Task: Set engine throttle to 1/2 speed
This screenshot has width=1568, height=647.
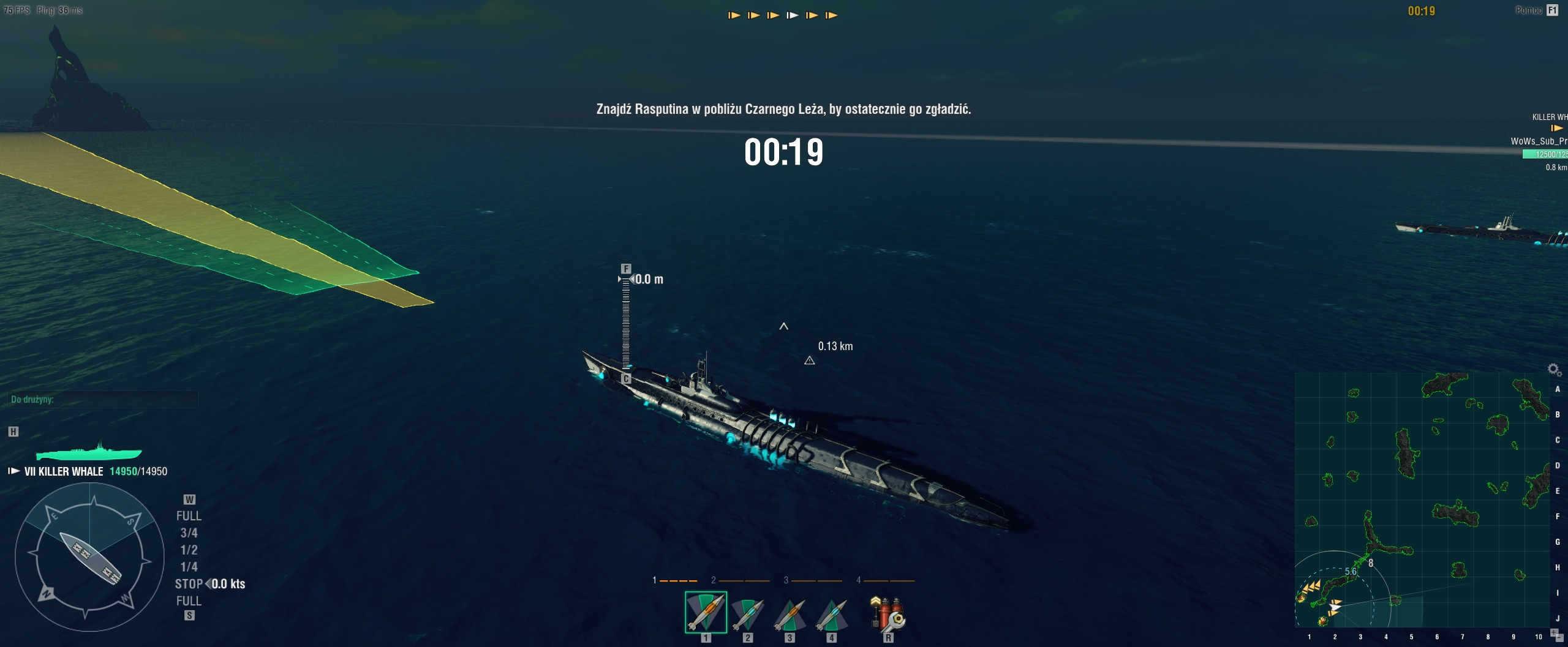Action: [189, 550]
